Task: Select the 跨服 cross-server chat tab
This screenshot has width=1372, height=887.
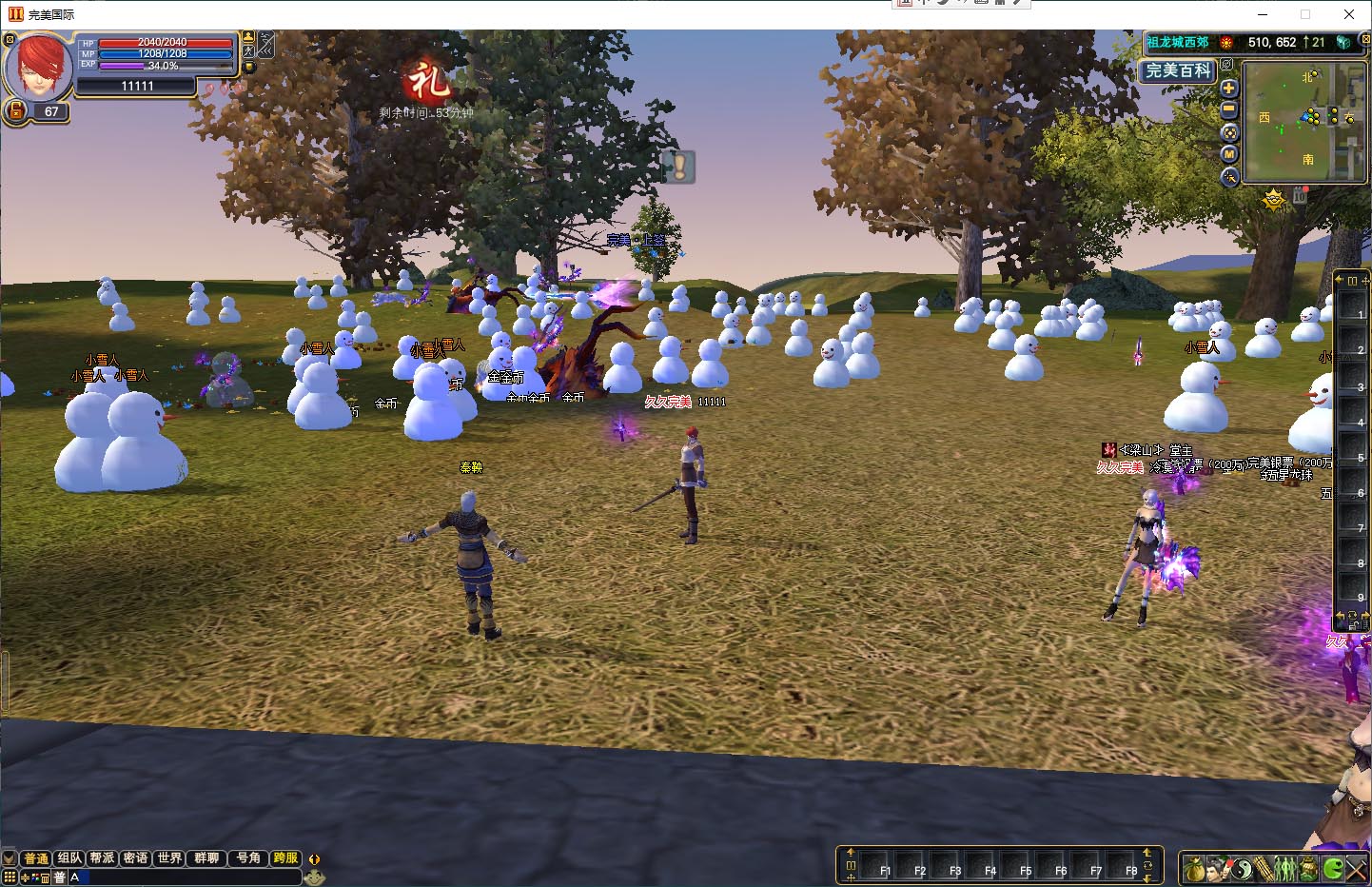Action: (284, 858)
